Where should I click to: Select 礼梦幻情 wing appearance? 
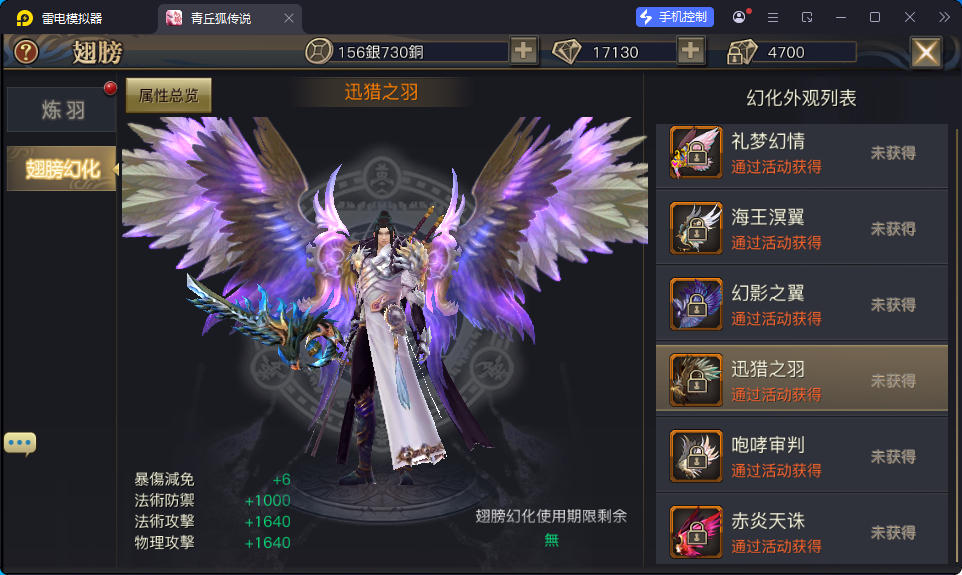(x=801, y=153)
